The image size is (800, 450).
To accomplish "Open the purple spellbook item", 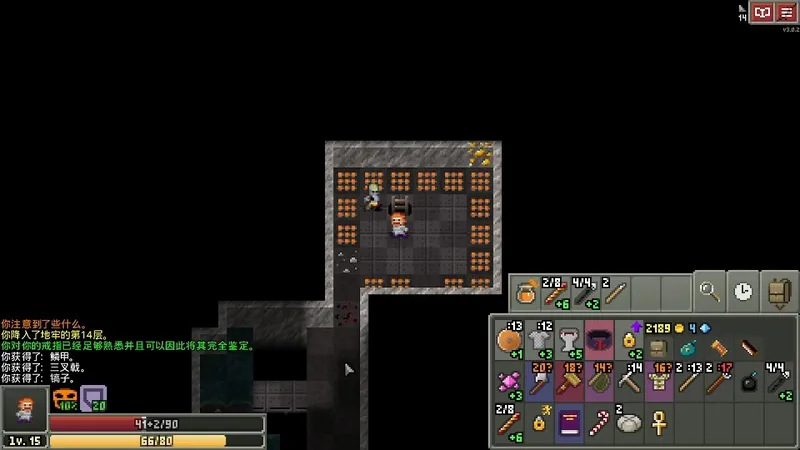I will pos(570,423).
